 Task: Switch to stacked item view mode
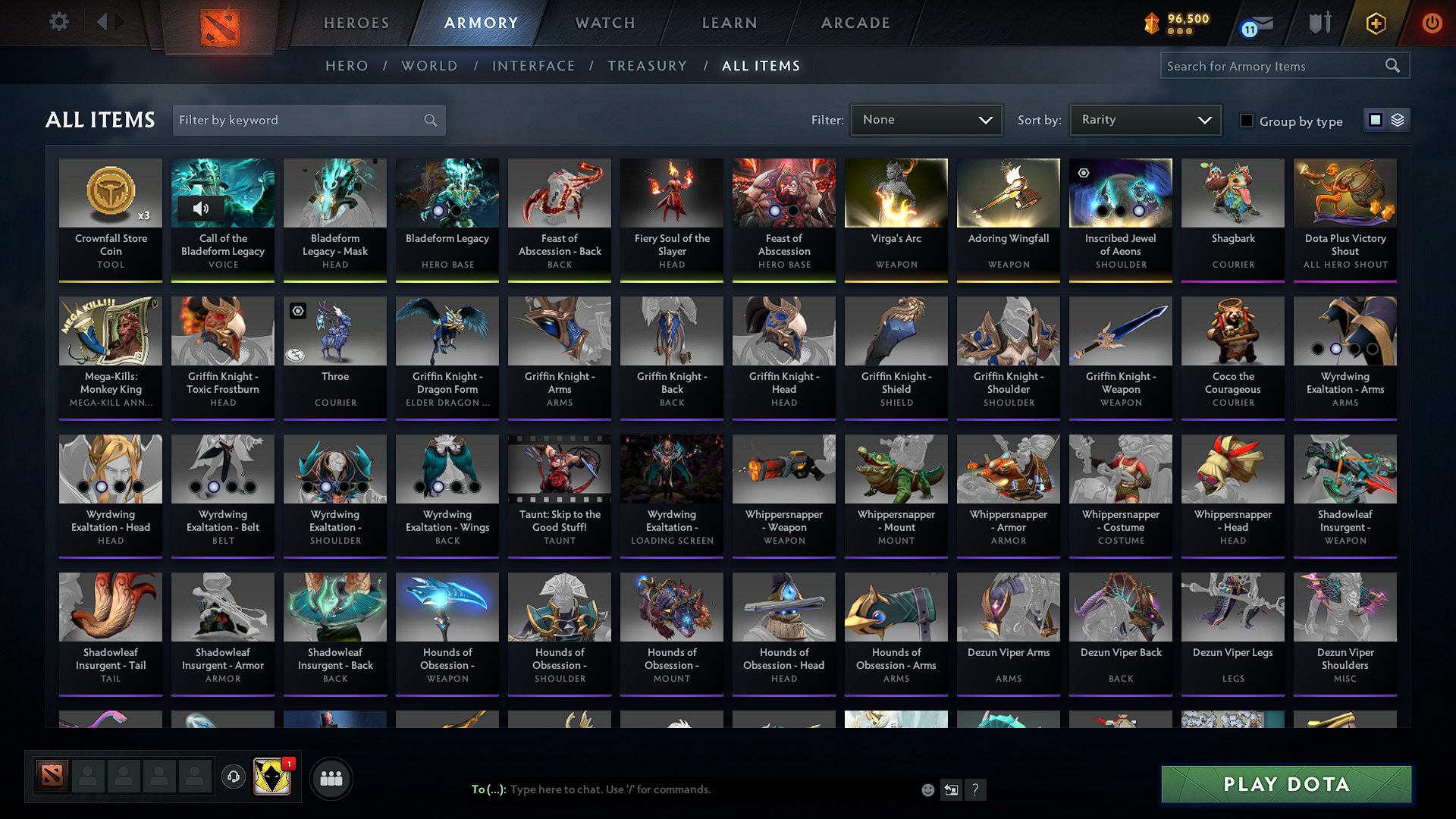[1398, 119]
